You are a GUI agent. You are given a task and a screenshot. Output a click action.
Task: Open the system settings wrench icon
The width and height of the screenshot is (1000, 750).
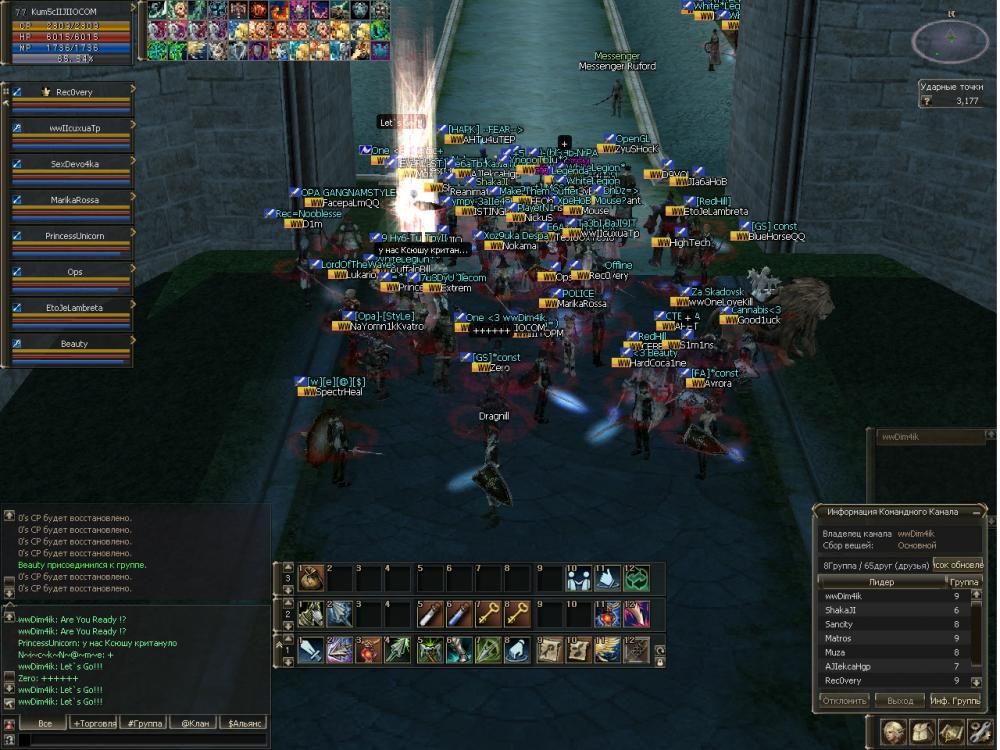point(980,731)
